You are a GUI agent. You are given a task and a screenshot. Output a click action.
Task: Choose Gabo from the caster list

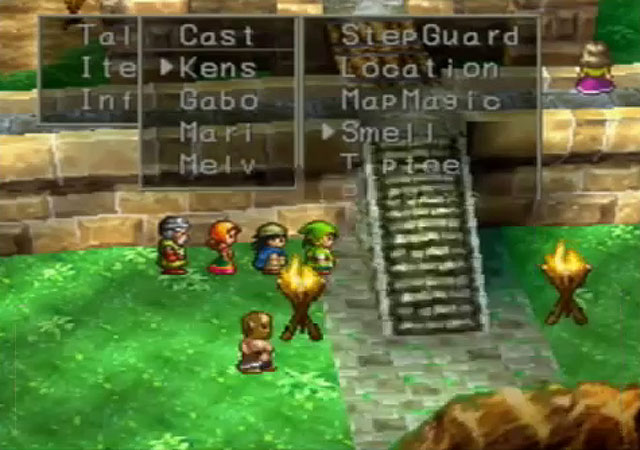pos(218,100)
